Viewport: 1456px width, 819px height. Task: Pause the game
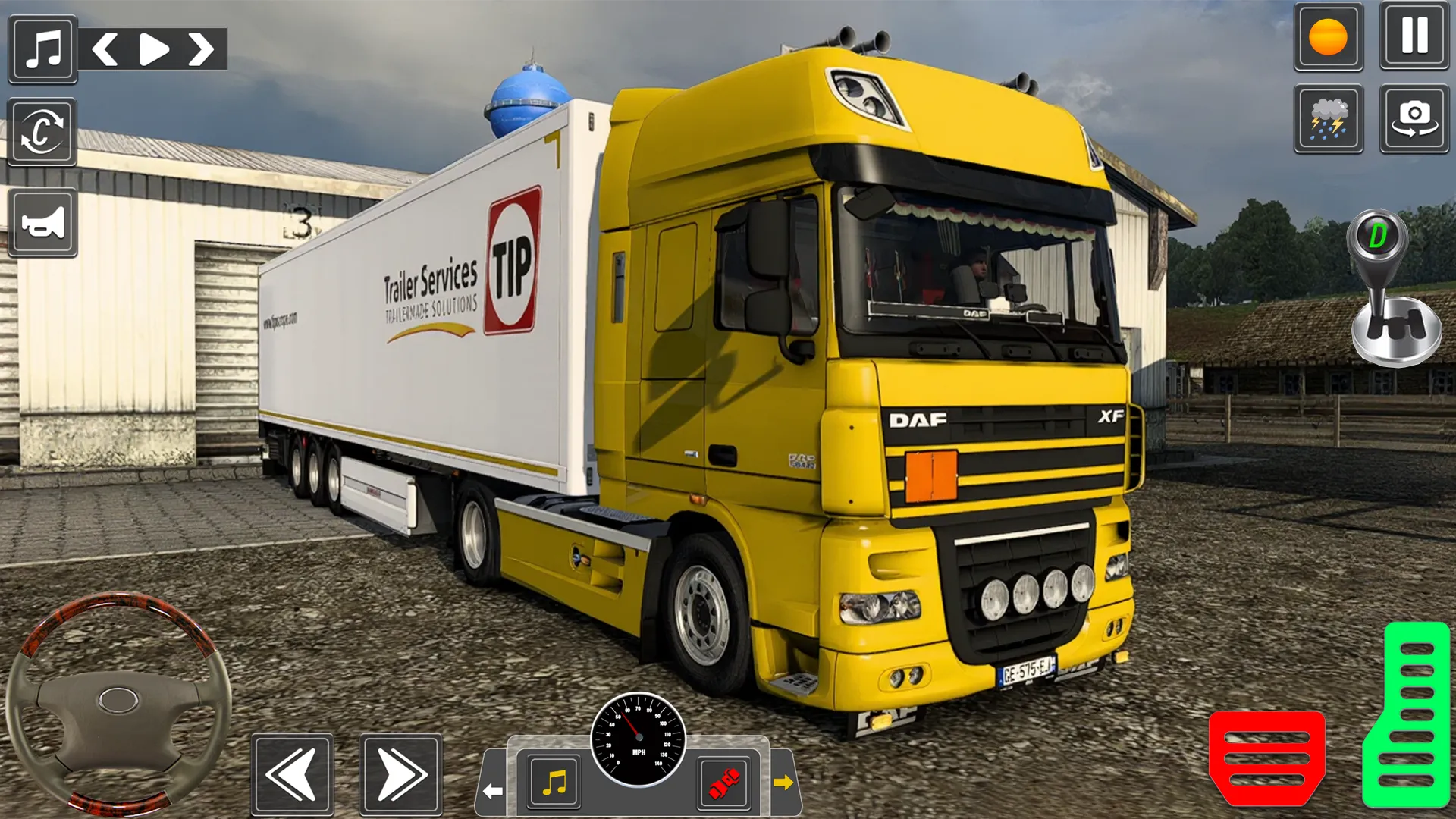pos(1414,36)
